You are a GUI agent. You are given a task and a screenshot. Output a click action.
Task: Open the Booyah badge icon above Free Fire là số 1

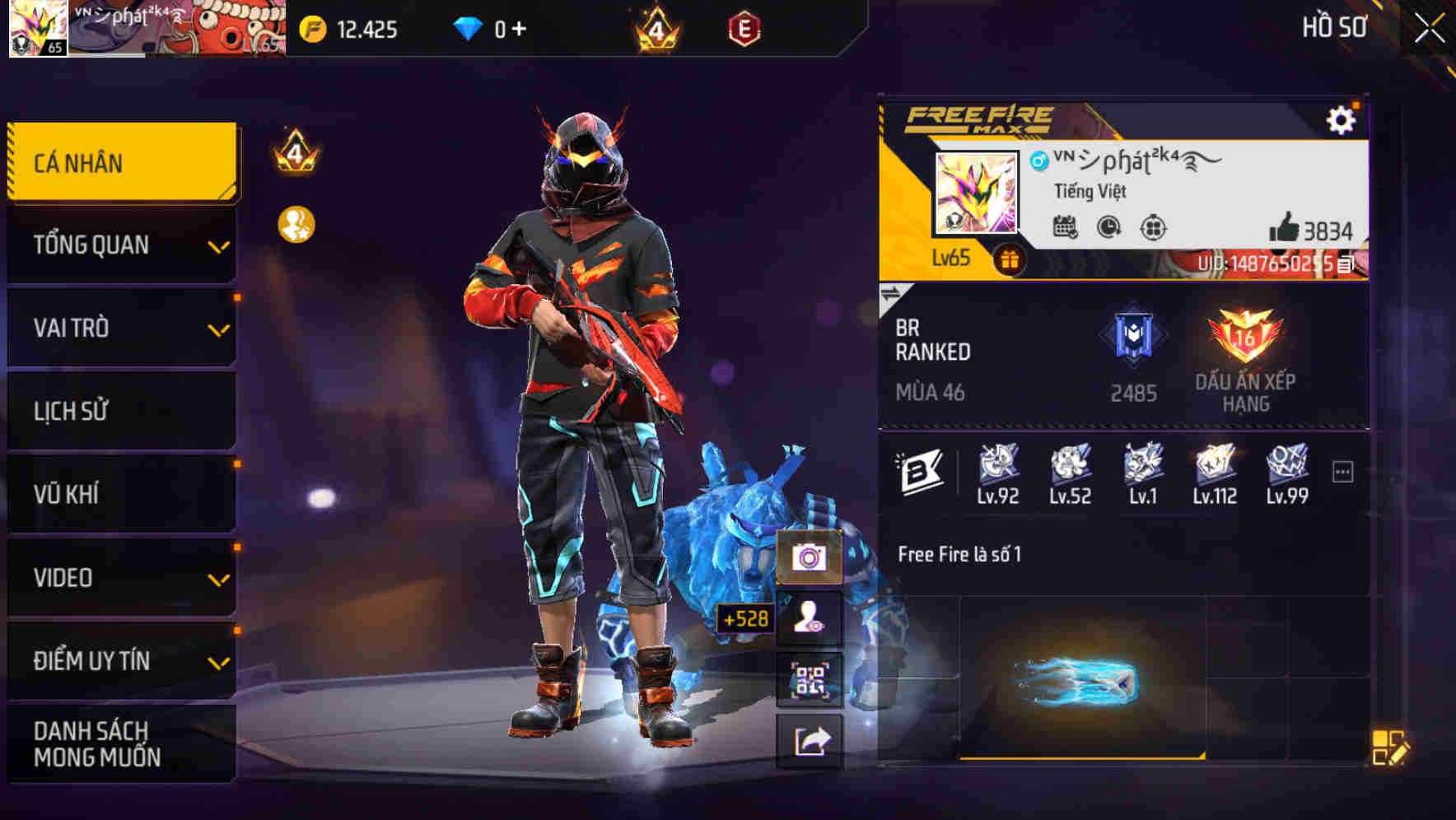pos(922,469)
